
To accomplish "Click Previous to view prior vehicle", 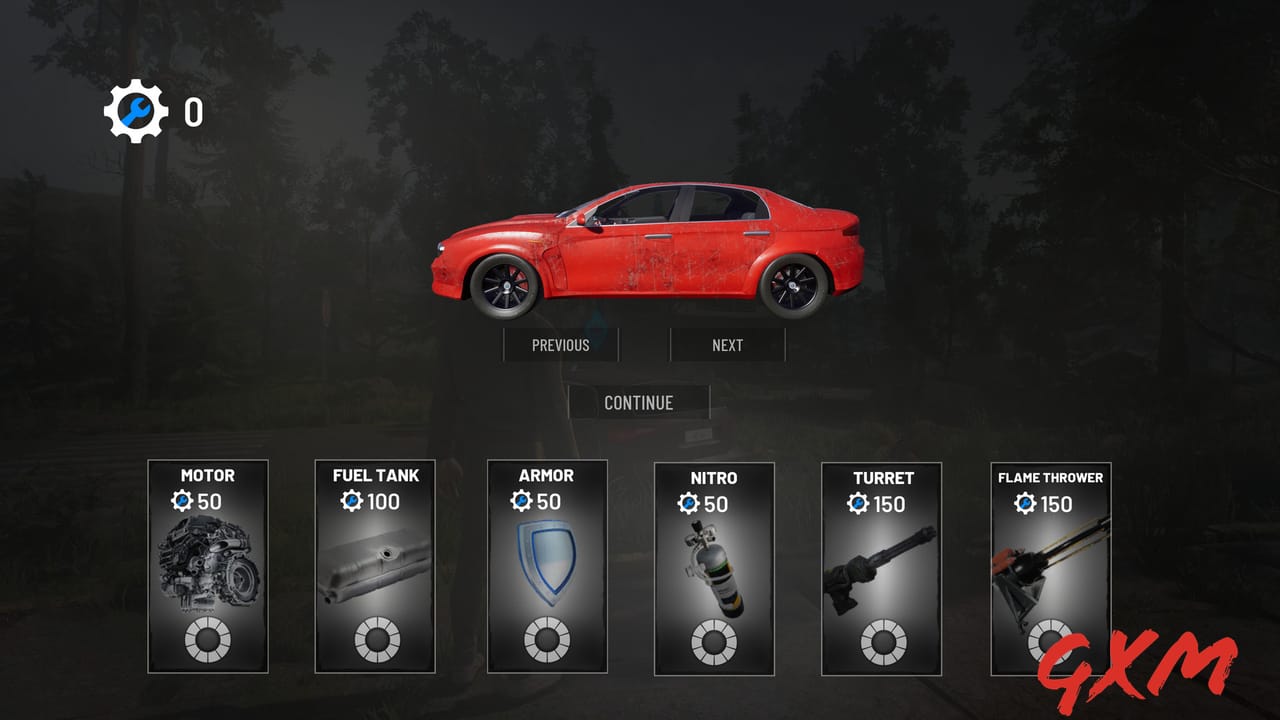I will pos(561,345).
